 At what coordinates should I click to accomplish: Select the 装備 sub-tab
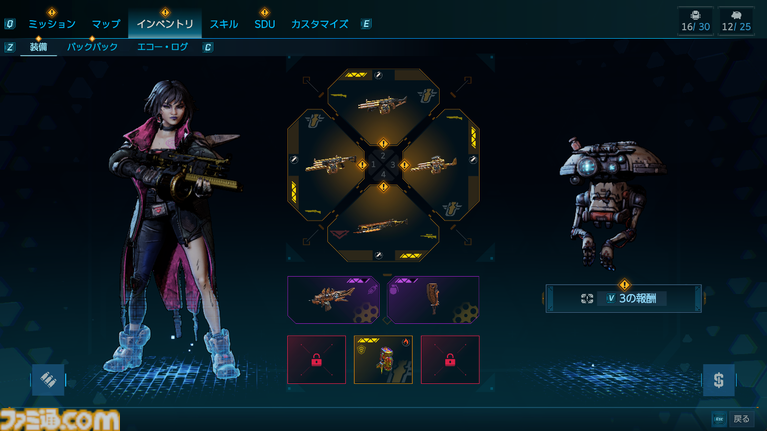click(38, 47)
